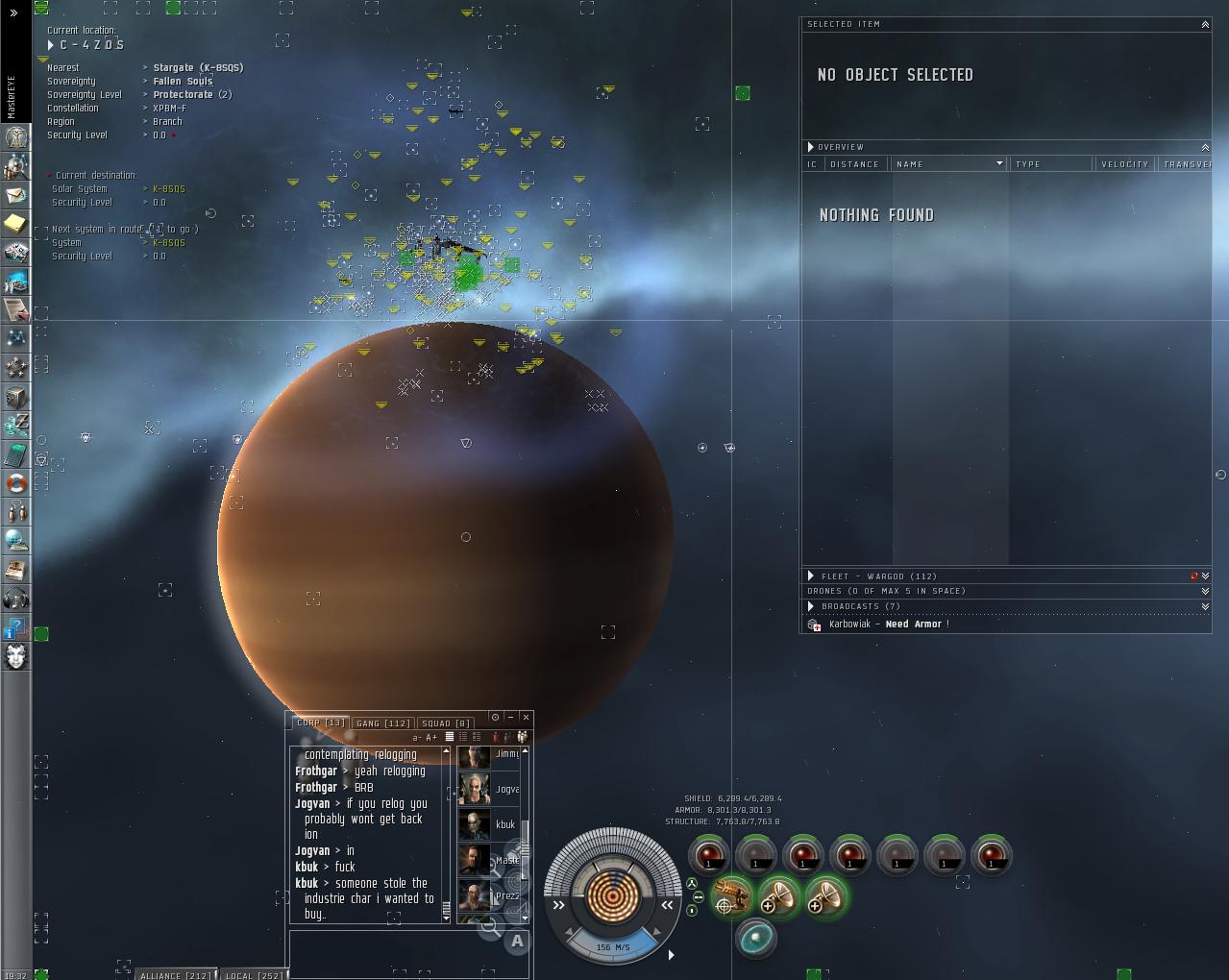Sort overview by the Name column
The width and height of the screenshot is (1229, 980).
pyautogui.click(x=946, y=164)
